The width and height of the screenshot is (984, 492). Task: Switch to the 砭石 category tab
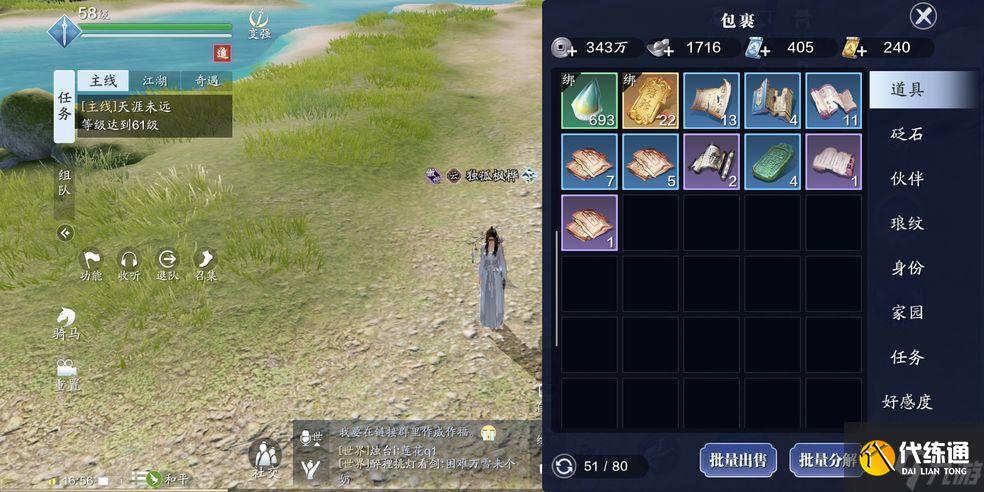[x=907, y=133]
